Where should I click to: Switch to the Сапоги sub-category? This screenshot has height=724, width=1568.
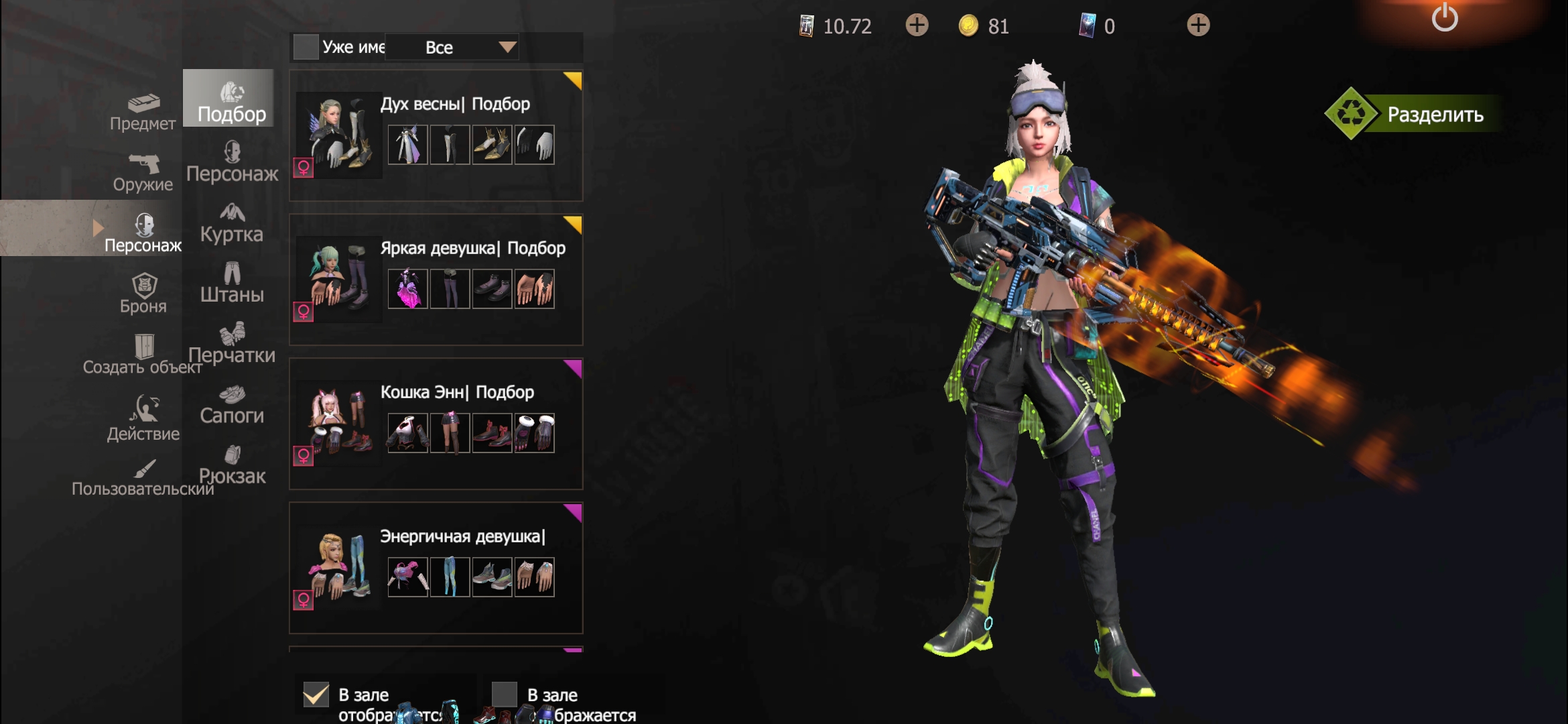[232, 405]
